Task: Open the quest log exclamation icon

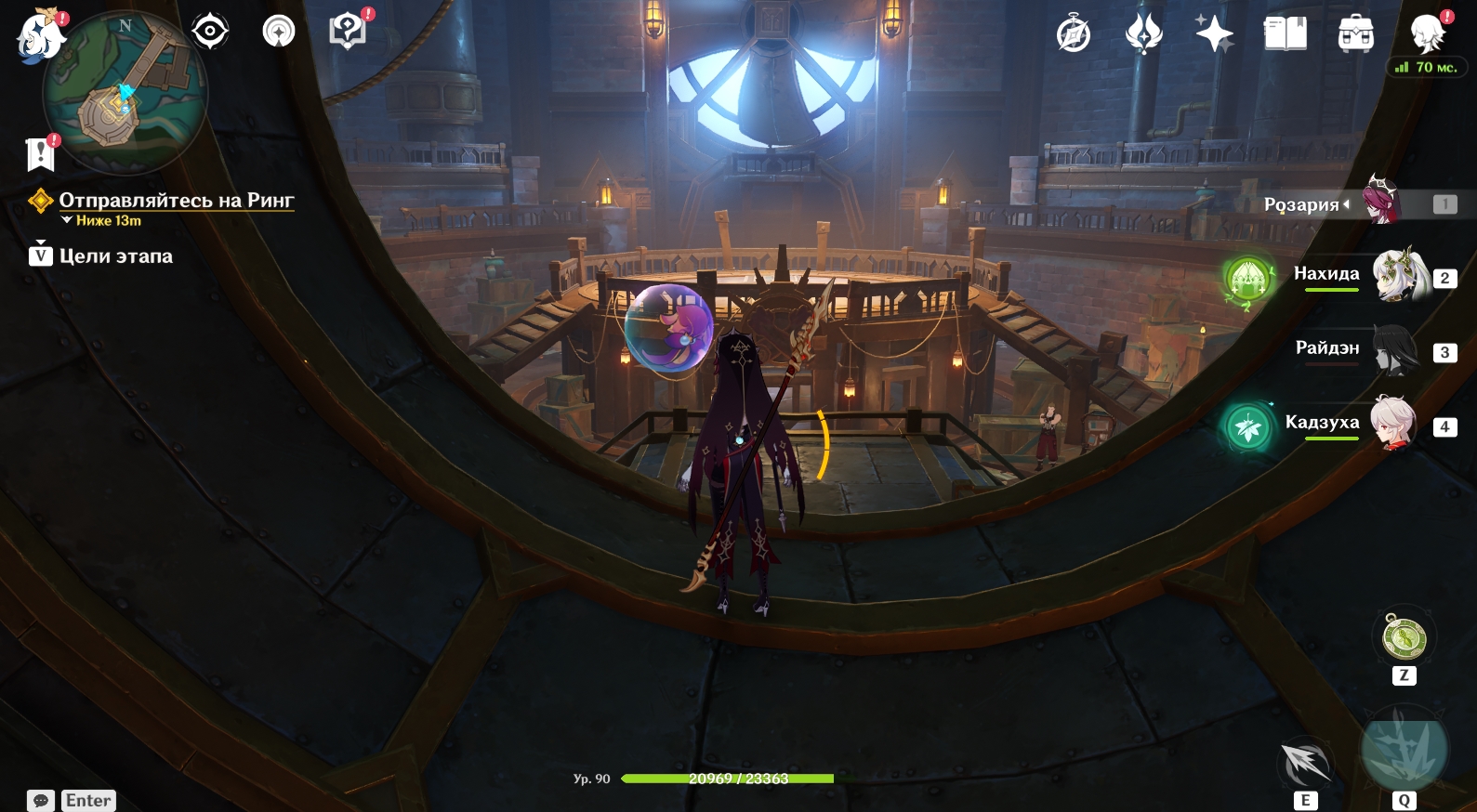Action: coord(41,154)
